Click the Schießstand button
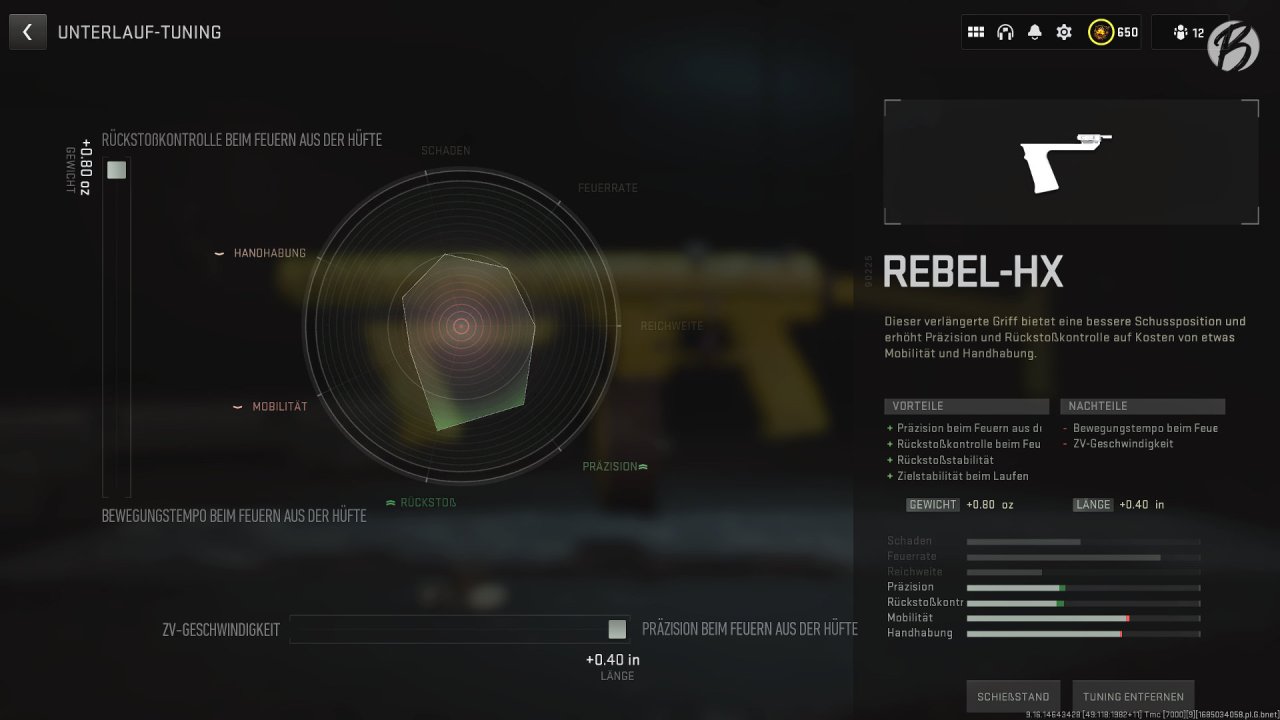 point(1012,696)
